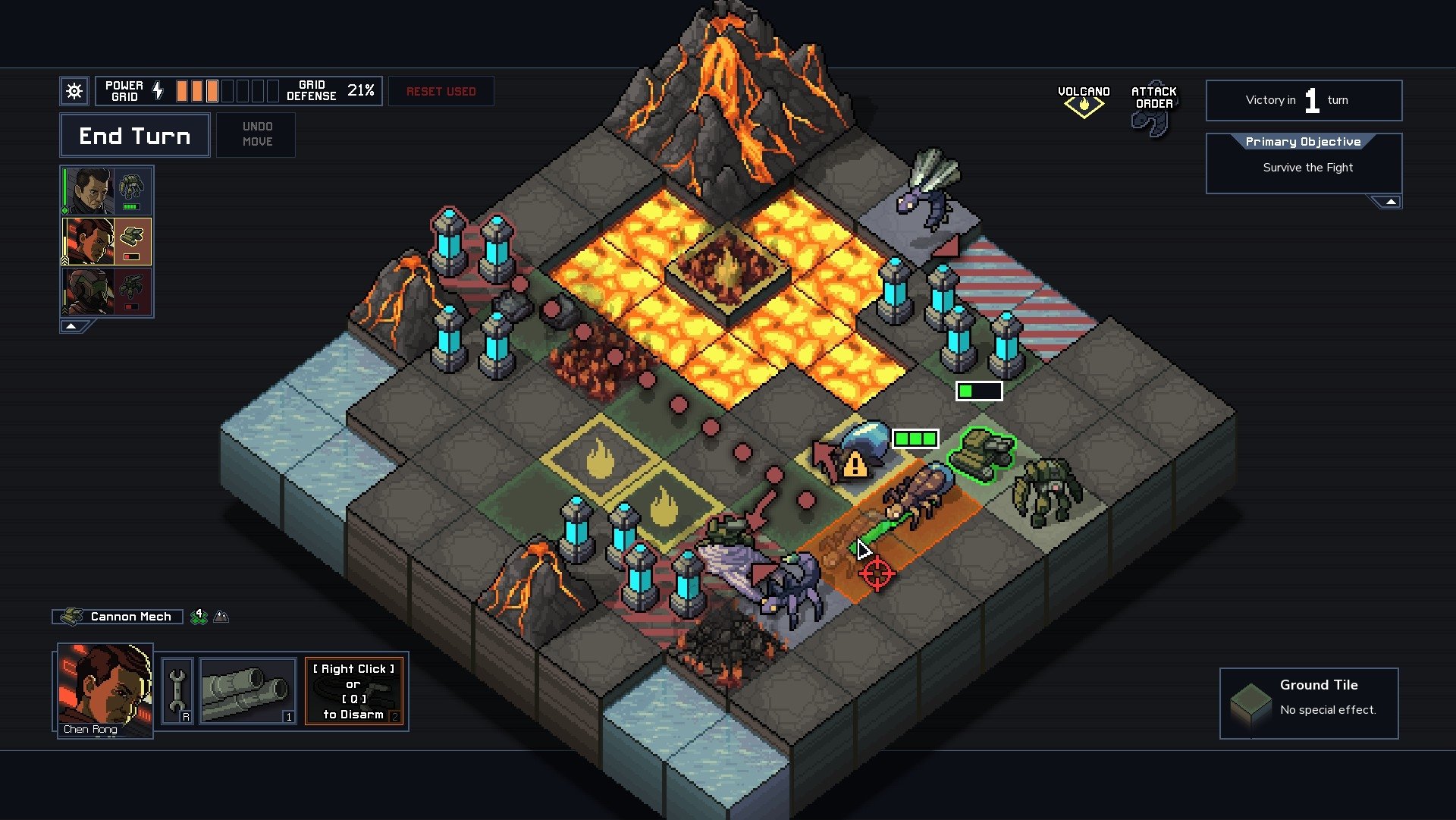The width and height of the screenshot is (1456, 820).
Task: Click the green move points badge showing 4
Action: [199, 616]
